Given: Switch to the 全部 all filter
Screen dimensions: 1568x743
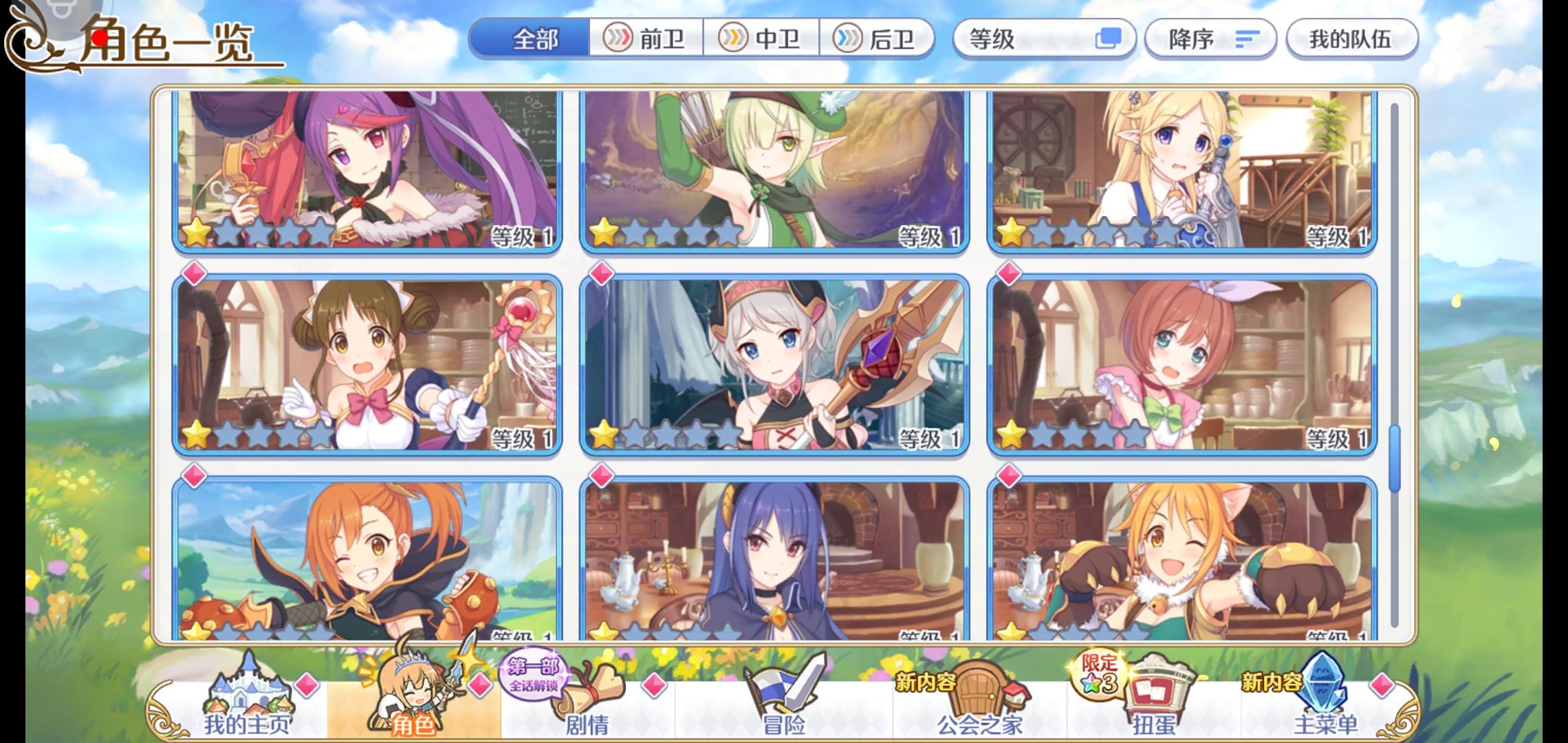Looking at the screenshot, I should (534, 39).
